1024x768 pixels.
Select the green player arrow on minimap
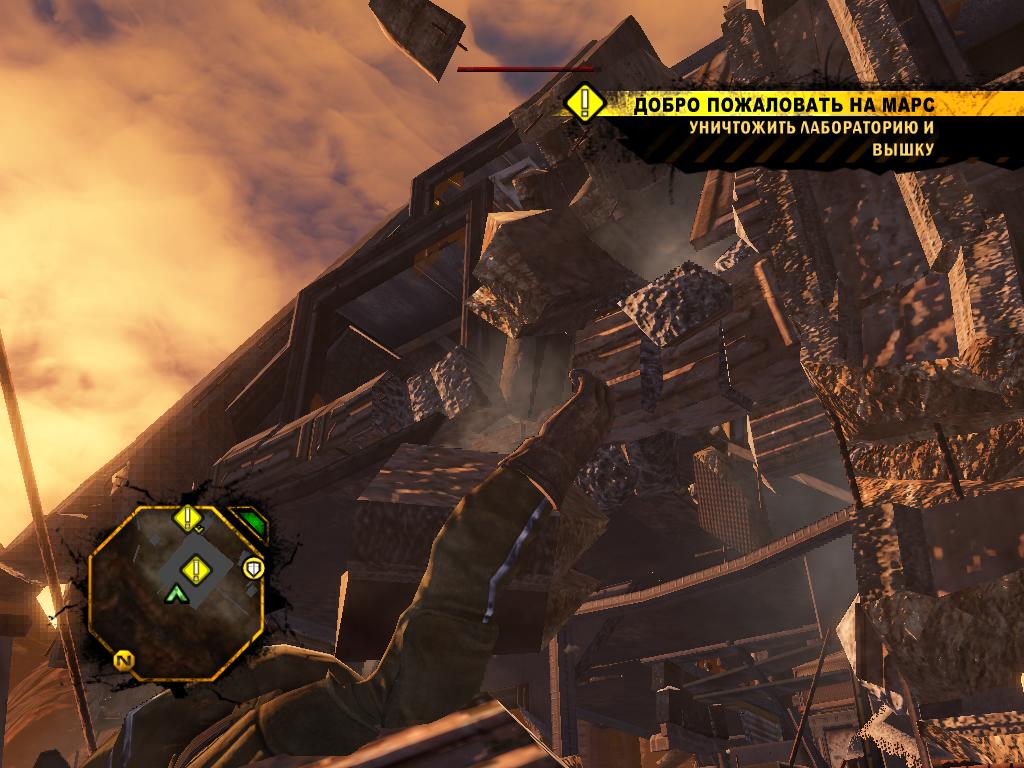177,595
